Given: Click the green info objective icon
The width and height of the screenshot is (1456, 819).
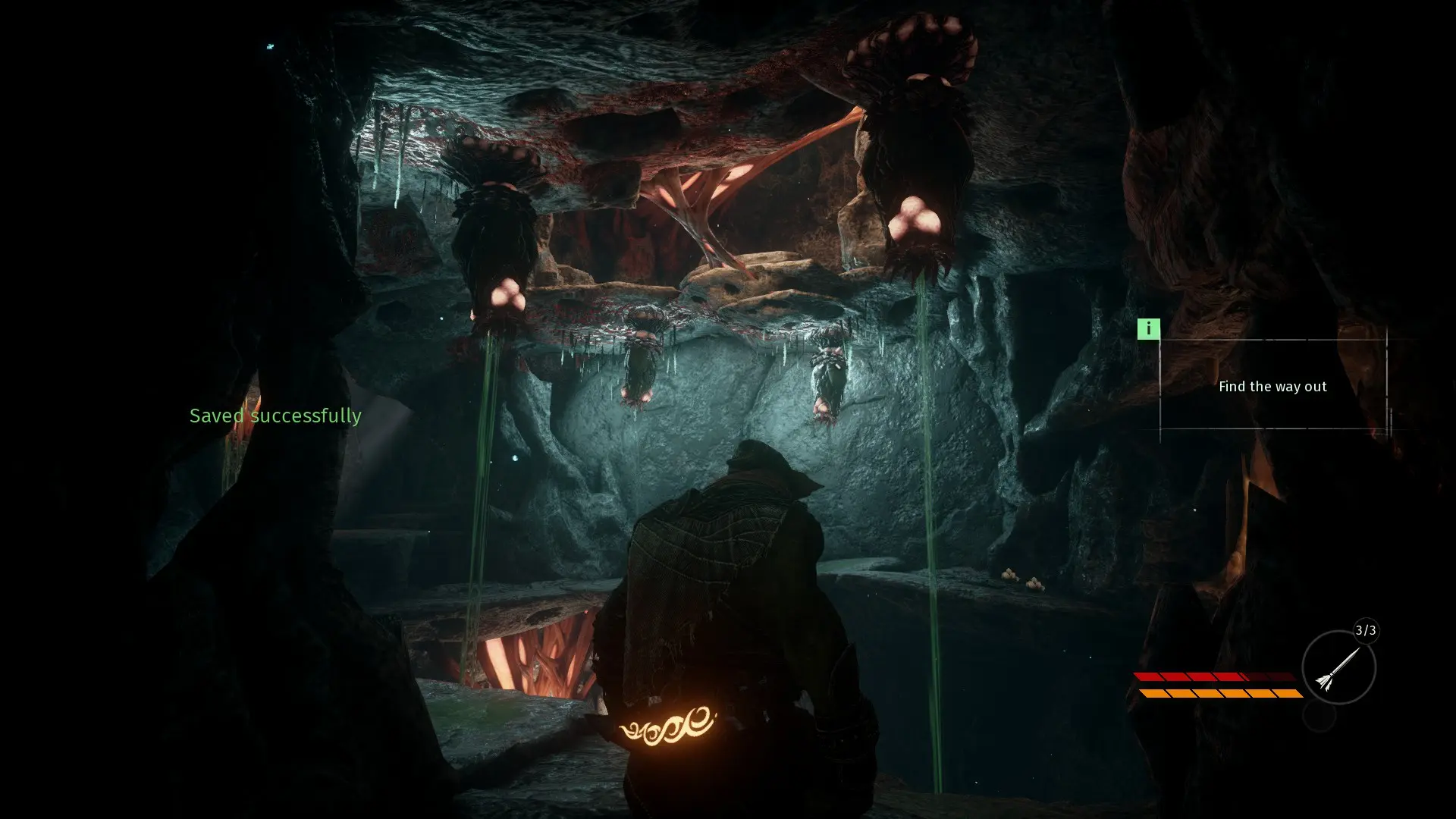Looking at the screenshot, I should coord(1148,329).
